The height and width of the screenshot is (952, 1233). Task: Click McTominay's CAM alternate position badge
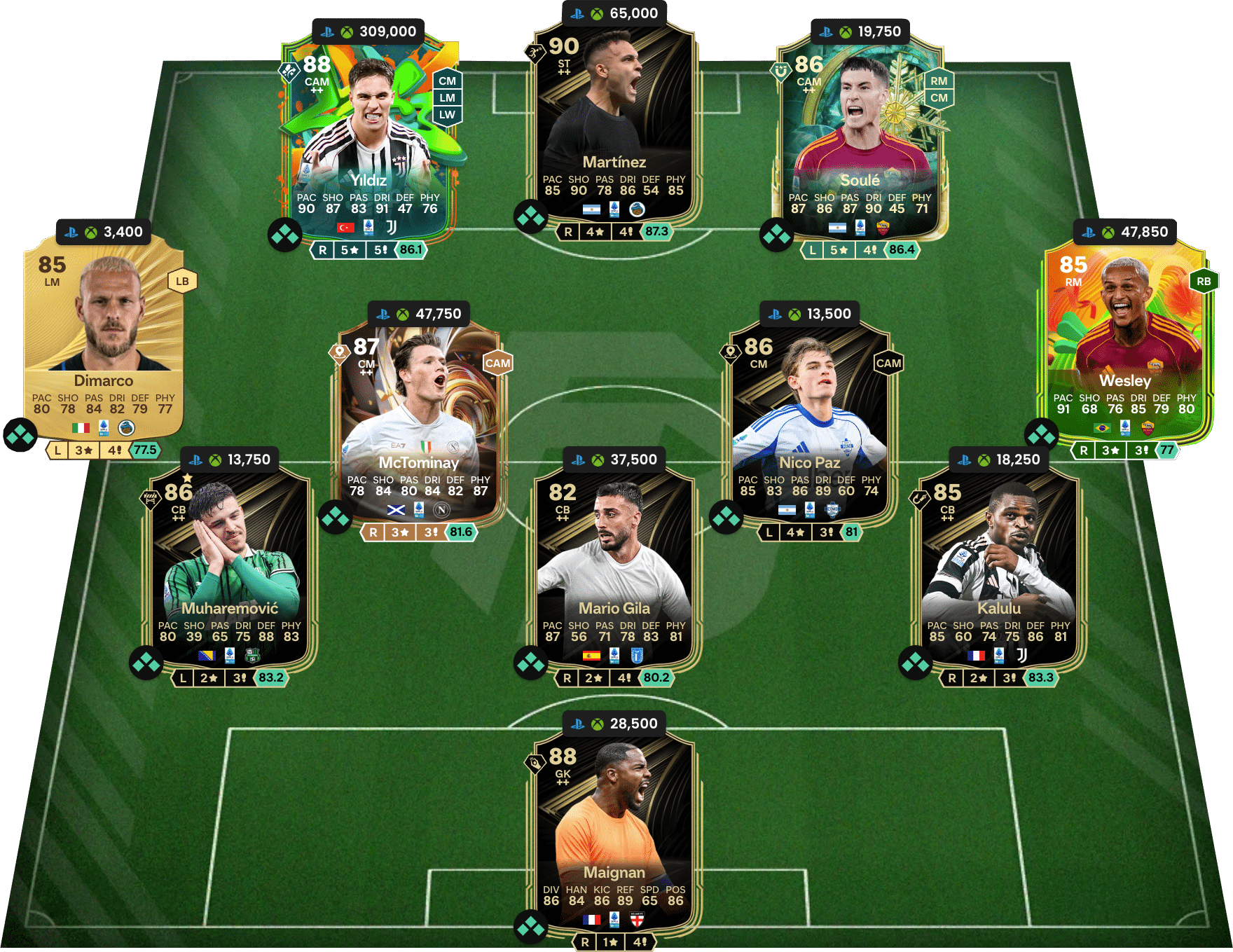click(497, 363)
